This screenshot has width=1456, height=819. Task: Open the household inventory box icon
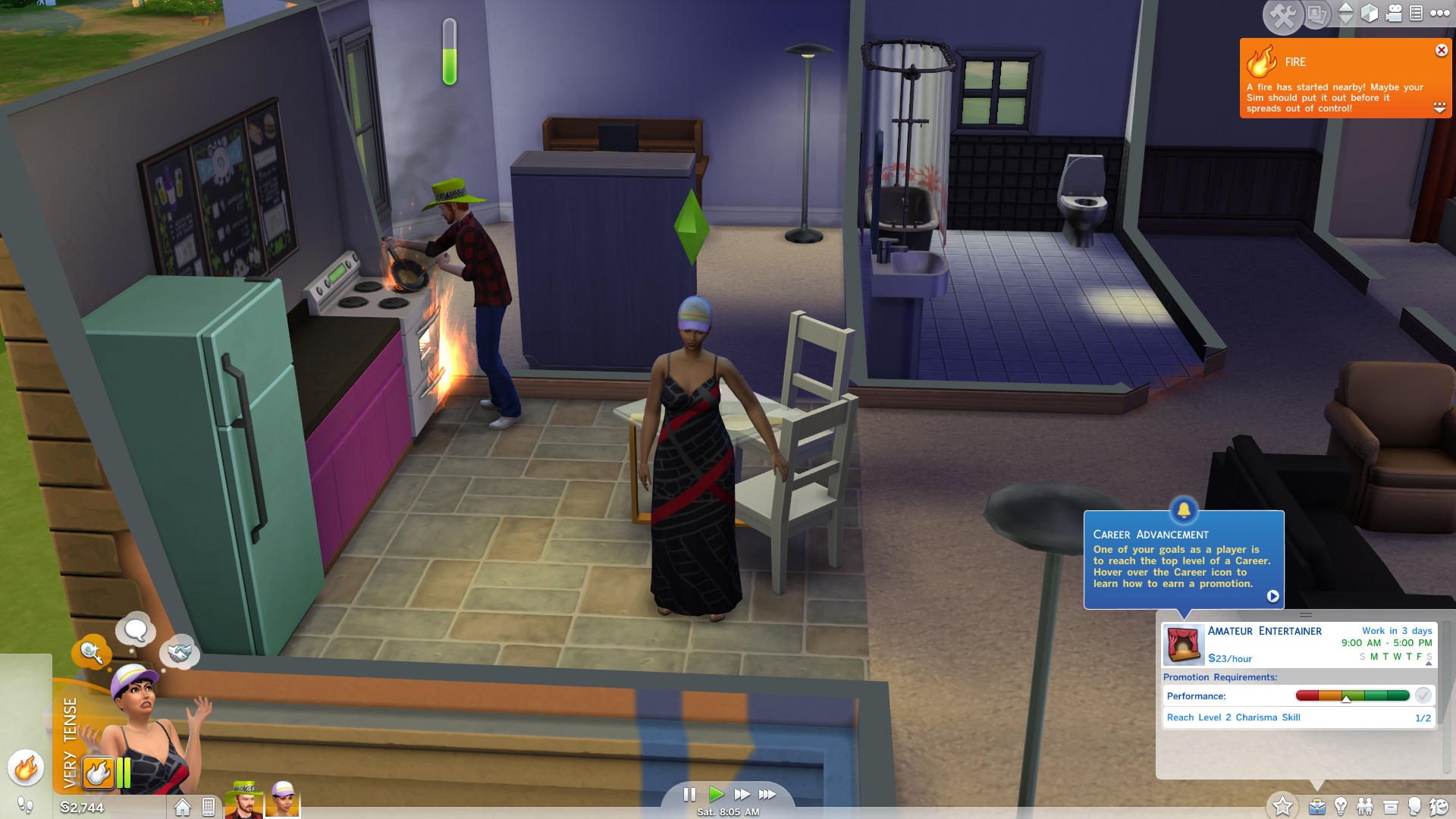point(1389,806)
